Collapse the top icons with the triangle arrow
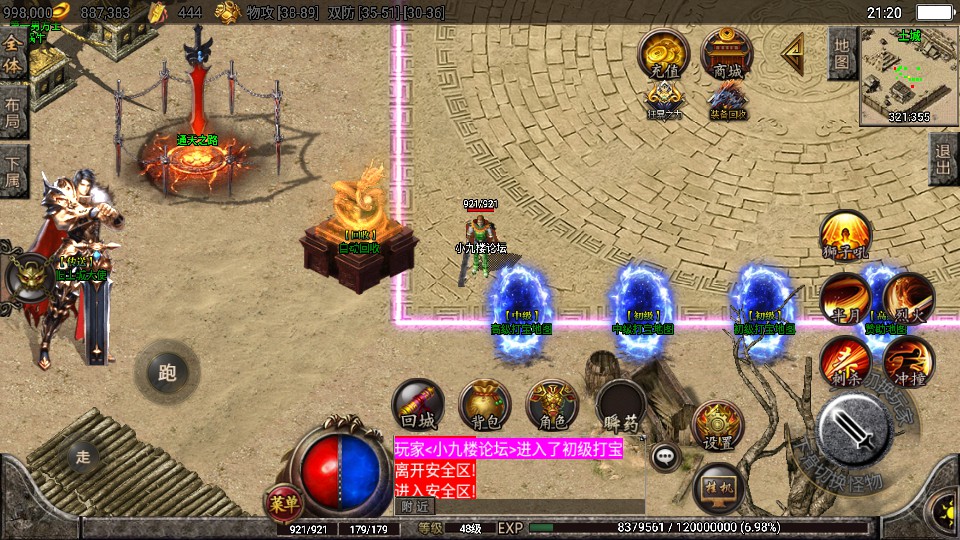 pyautogui.click(x=792, y=52)
